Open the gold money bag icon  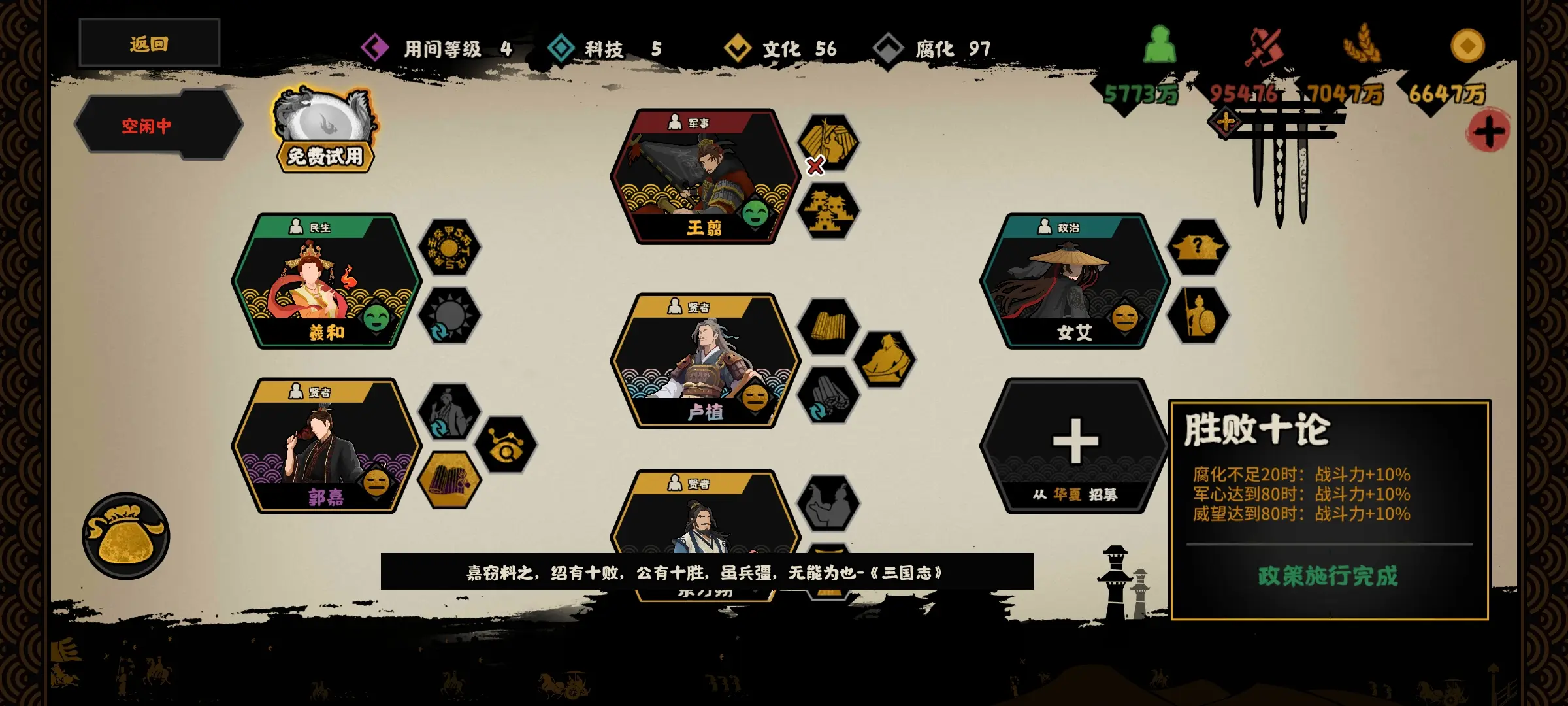tap(125, 536)
